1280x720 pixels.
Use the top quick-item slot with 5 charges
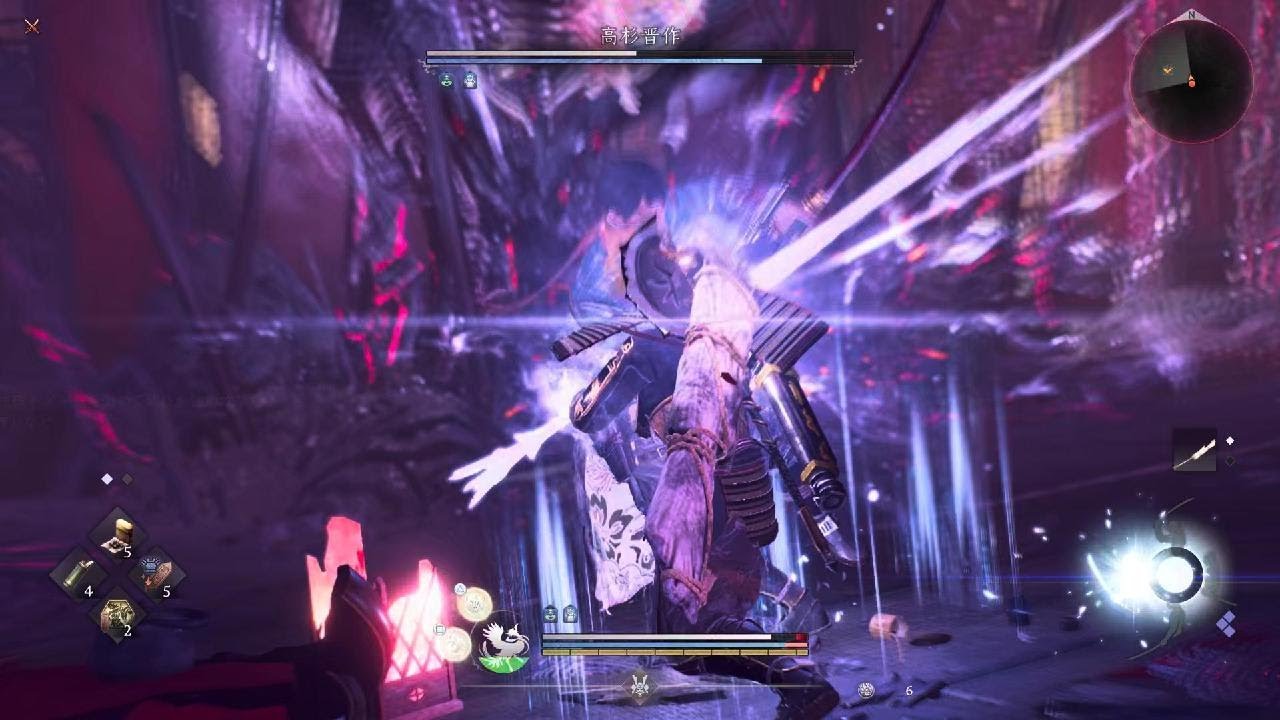click(x=119, y=534)
